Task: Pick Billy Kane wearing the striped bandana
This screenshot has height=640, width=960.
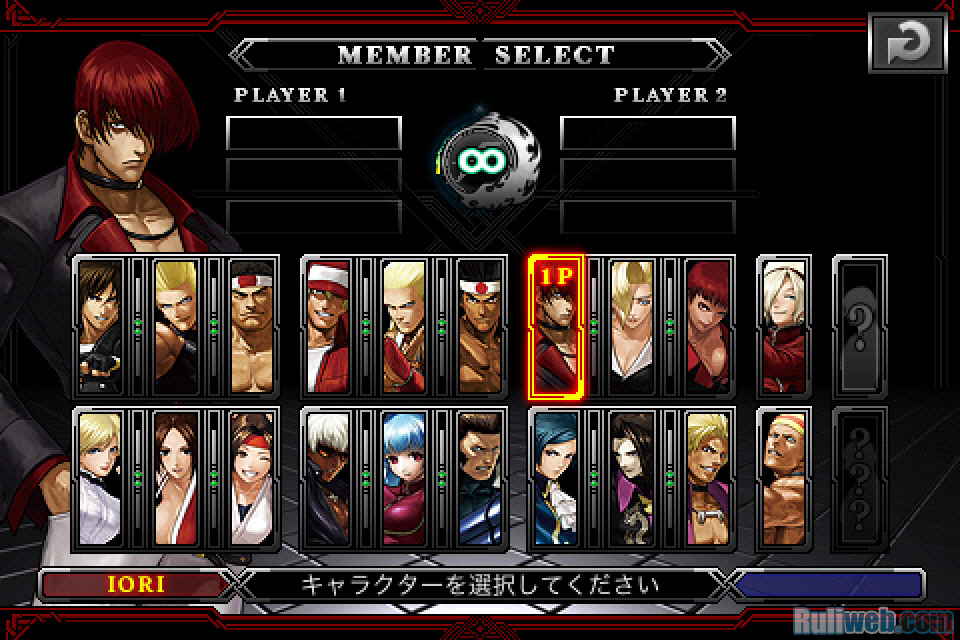Action: 786,478
